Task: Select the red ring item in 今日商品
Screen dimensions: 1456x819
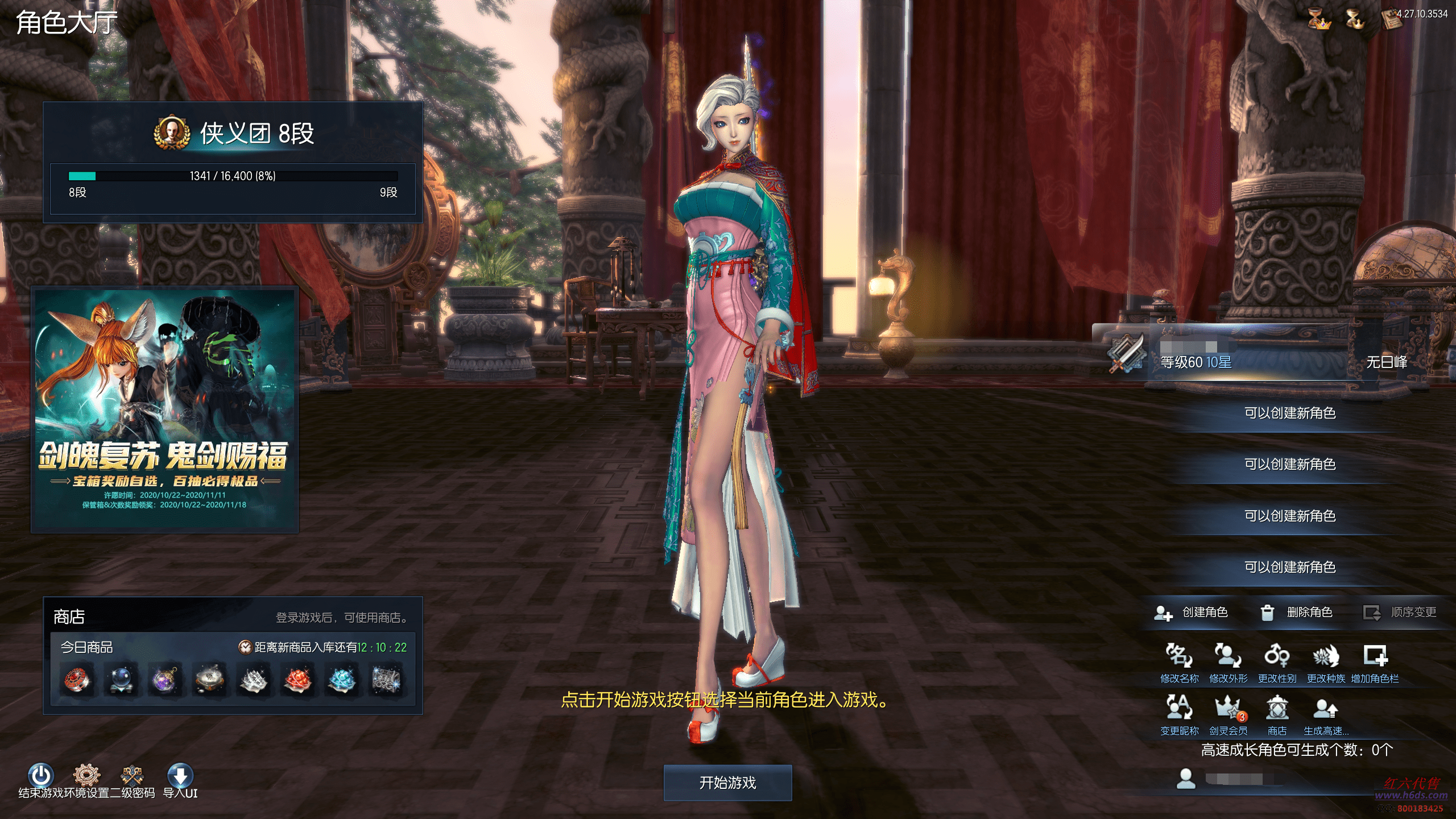Action: [77, 680]
